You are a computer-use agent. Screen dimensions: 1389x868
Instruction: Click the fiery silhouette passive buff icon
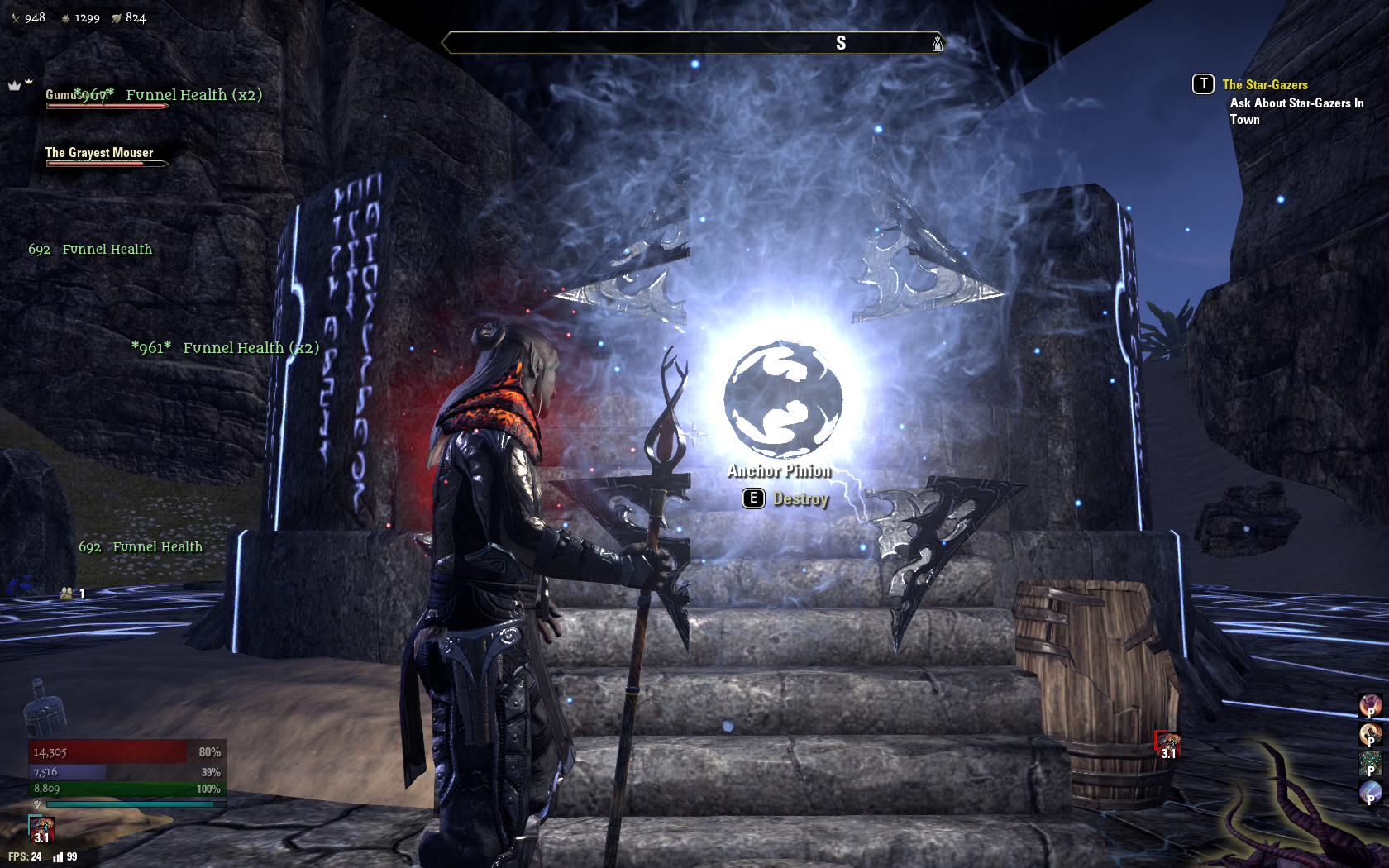[x=1370, y=705]
